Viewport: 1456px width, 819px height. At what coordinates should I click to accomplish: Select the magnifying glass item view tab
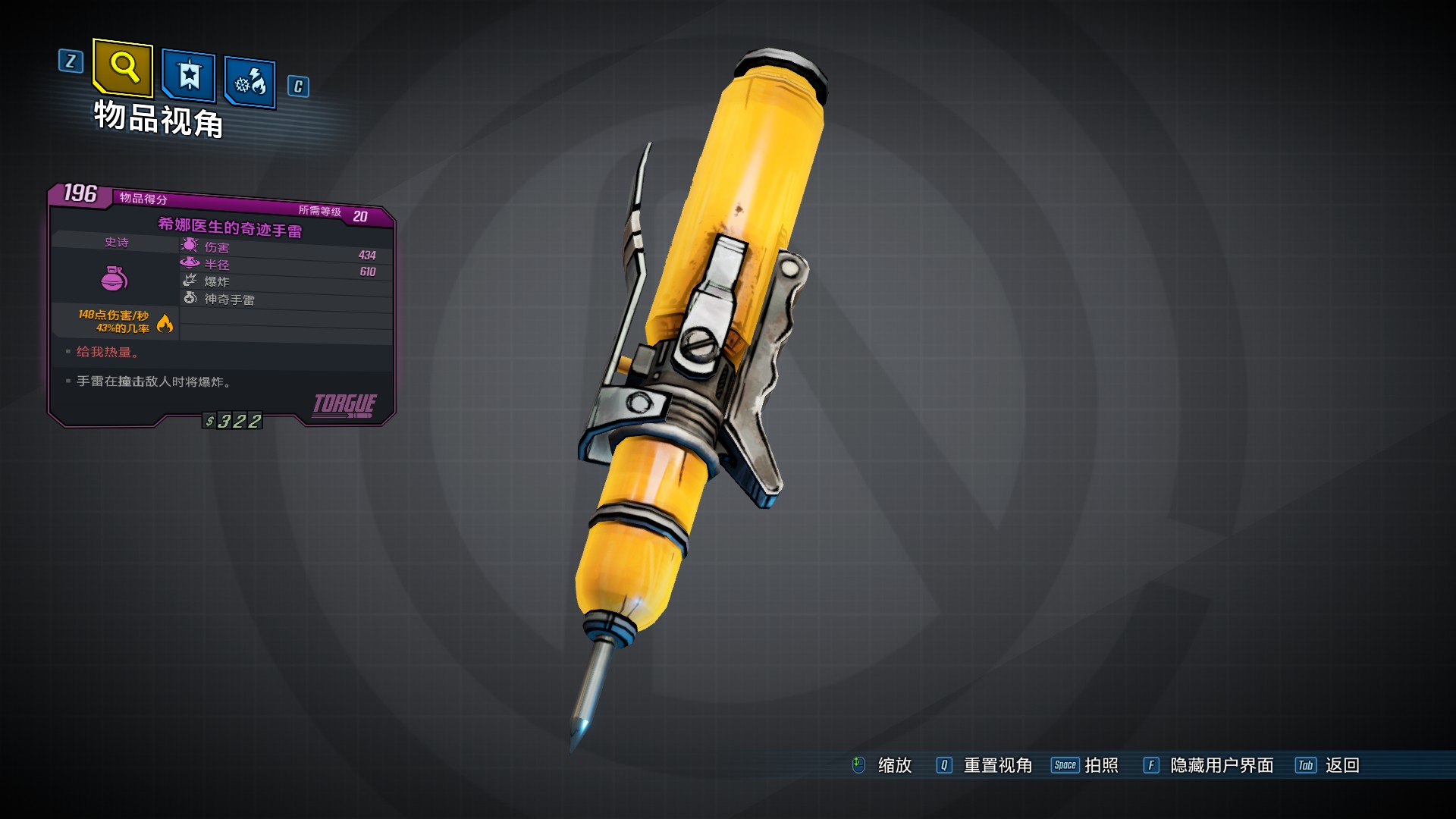click(x=123, y=68)
